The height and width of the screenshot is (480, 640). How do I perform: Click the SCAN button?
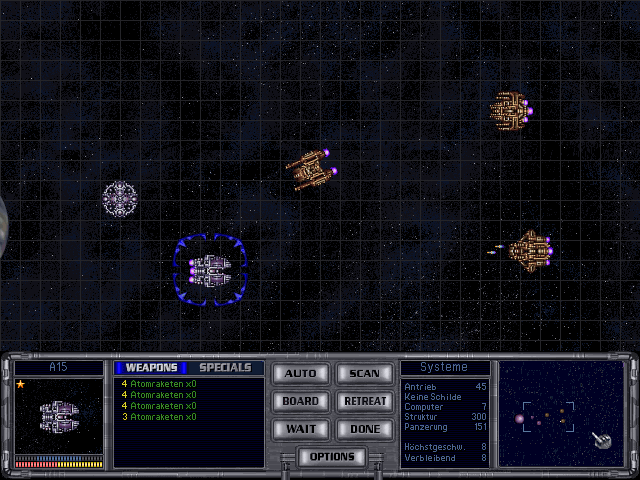point(364,374)
